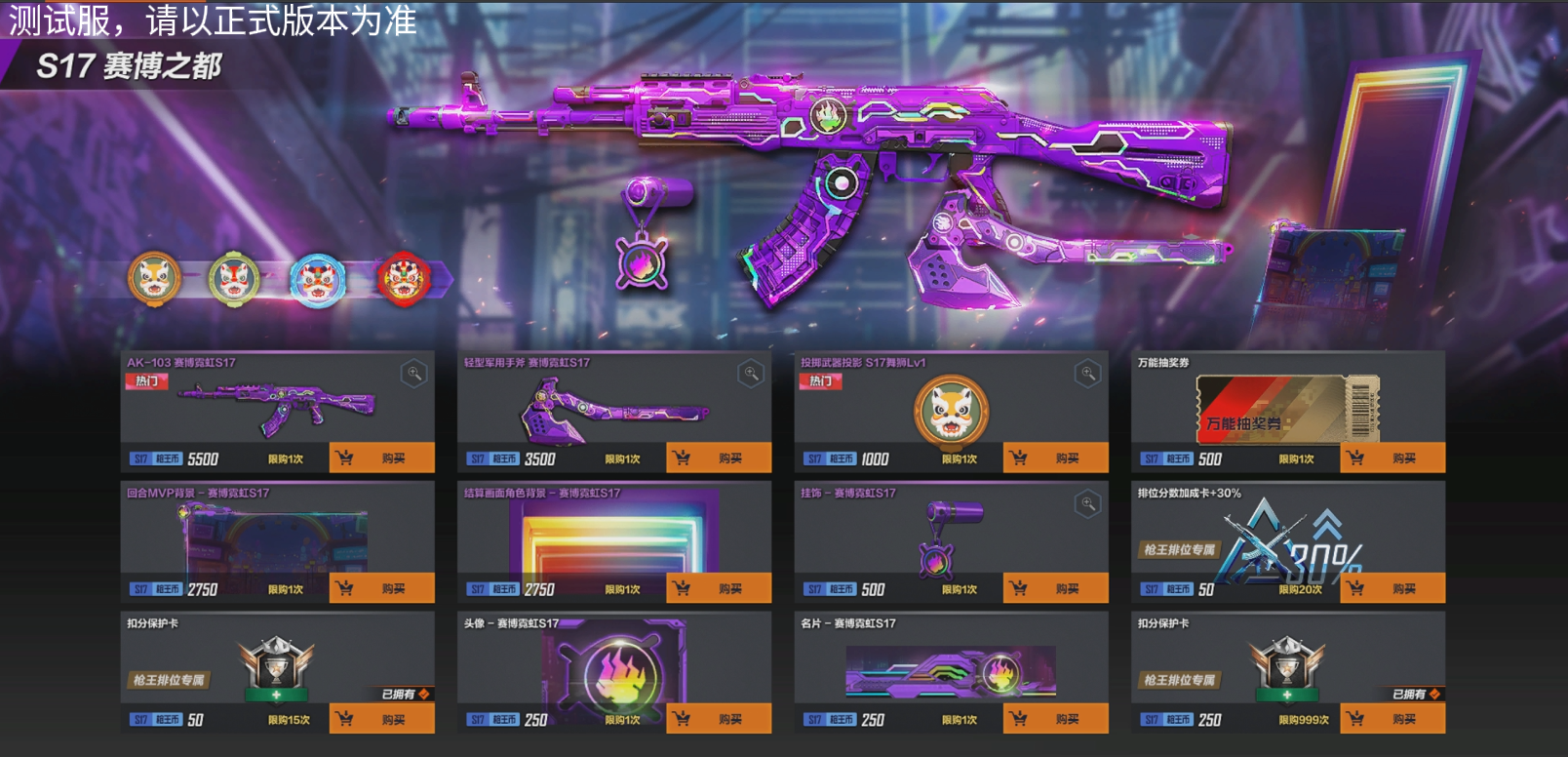
Task: Inspect the 轻型军用手斧 using its magnifier
Action: [751, 374]
